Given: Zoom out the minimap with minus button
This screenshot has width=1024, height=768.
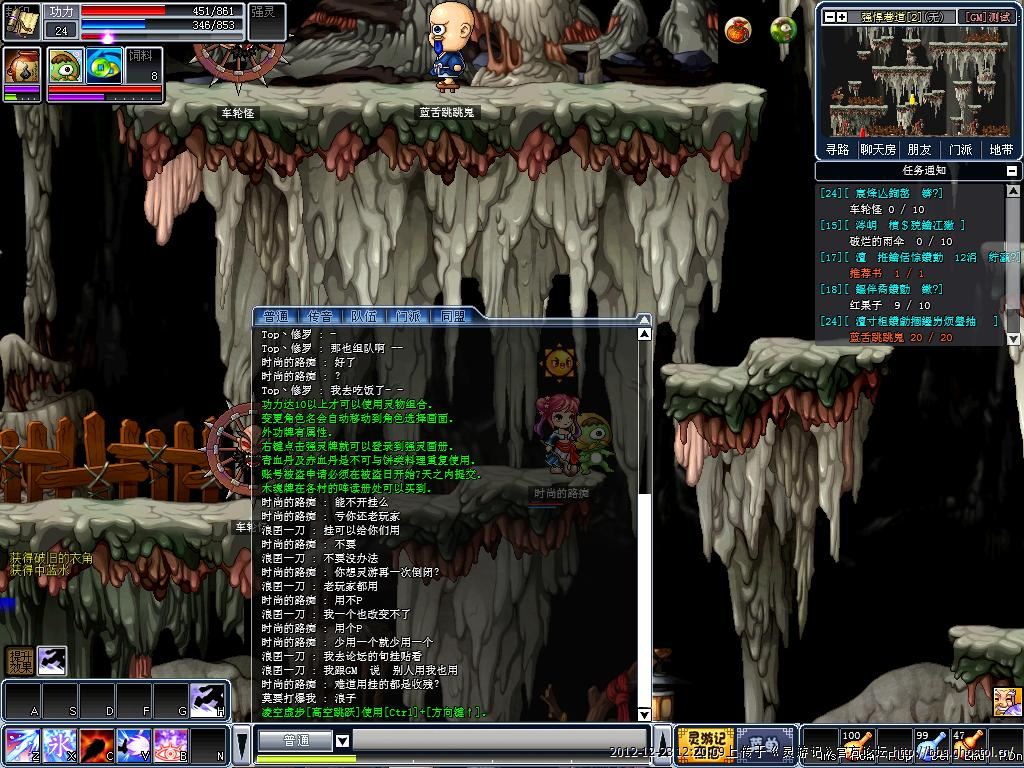Looking at the screenshot, I should tap(828, 17).
